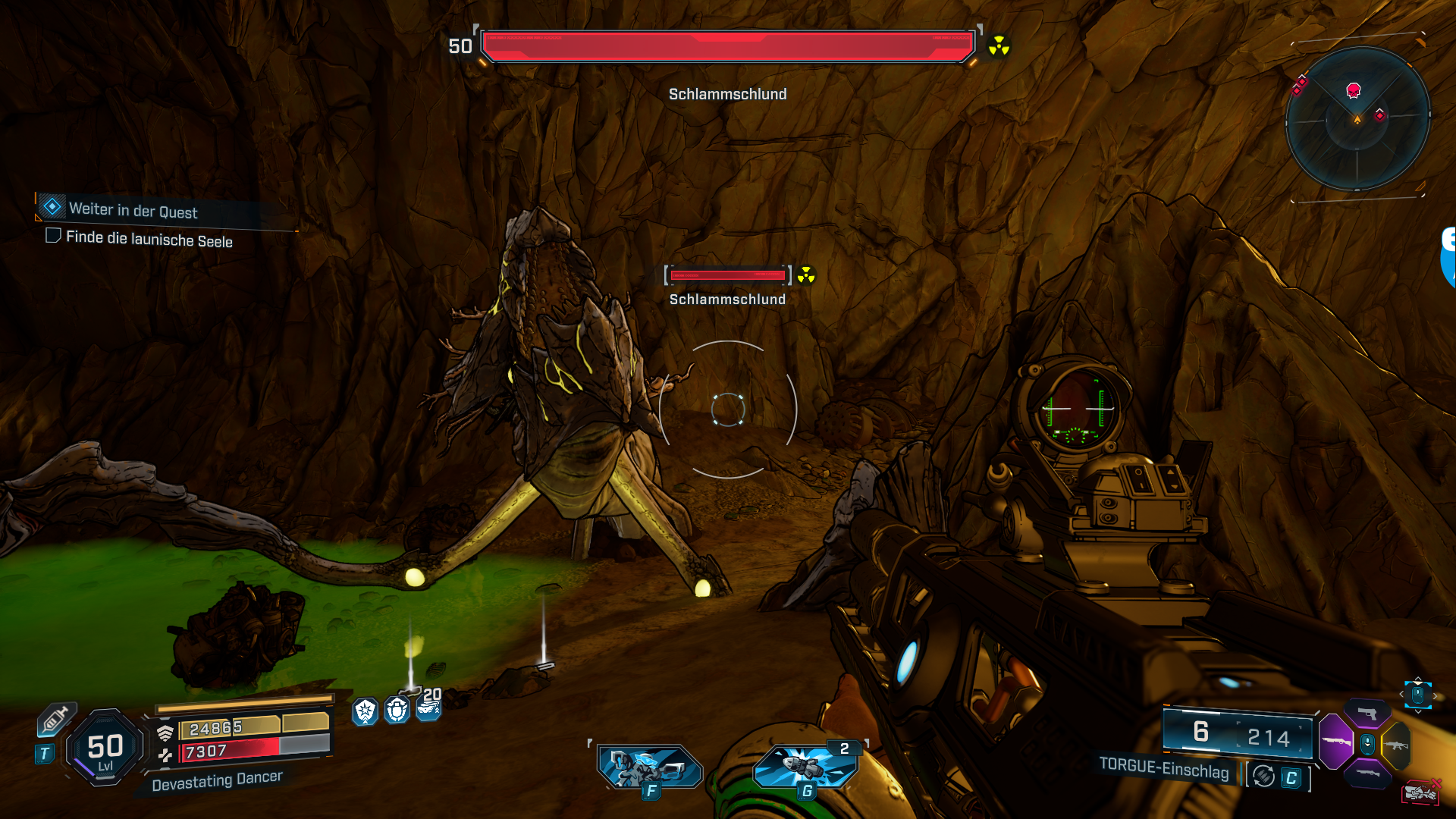Inspect the turtle shell buff icon
Viewport: 1456px width, 819px height.
click(x=397, y=711)
